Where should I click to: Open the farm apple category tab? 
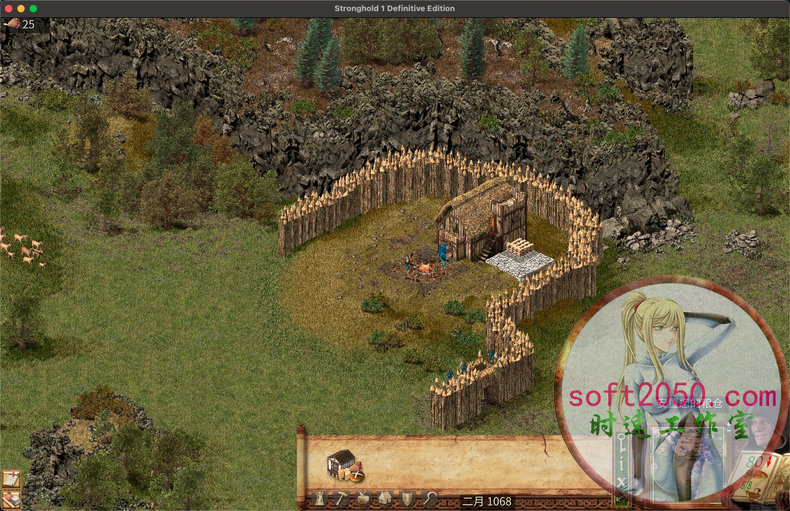(x=363, y=499)
